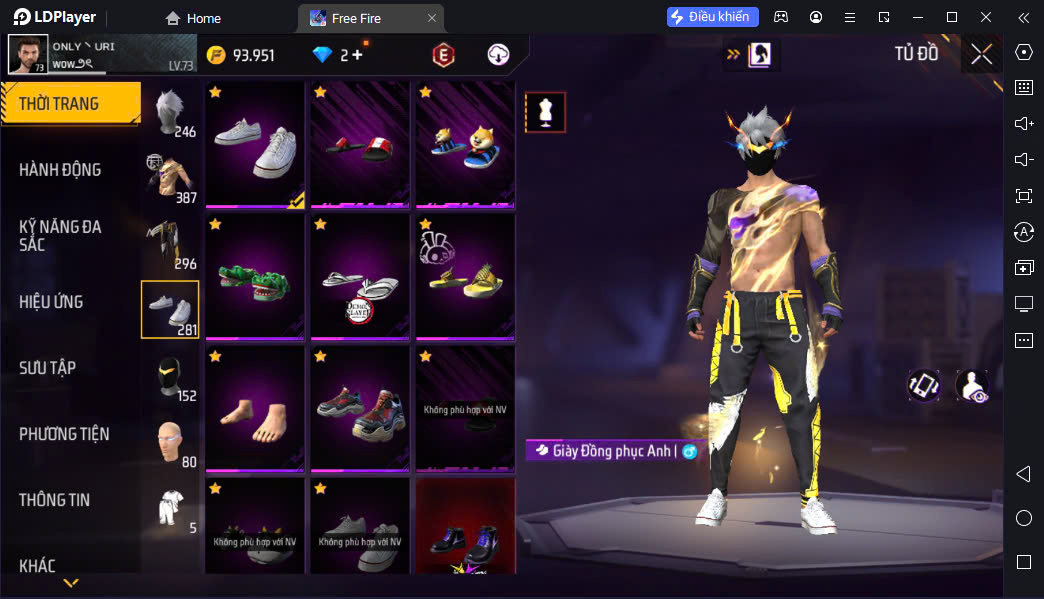
Task: Select the mask subcategory showing 152
Action: 171,377
